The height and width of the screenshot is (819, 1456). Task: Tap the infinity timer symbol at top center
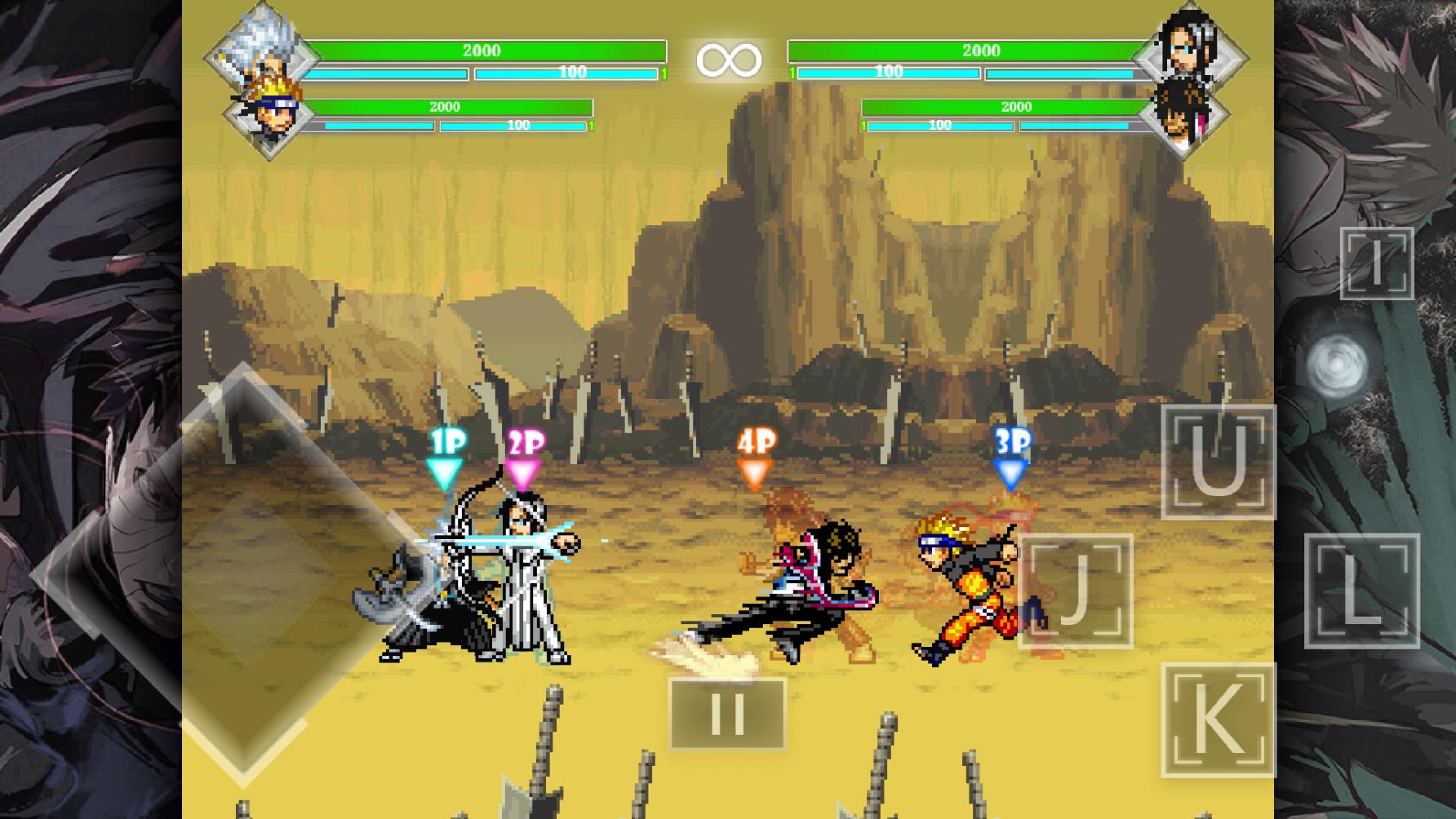click(x=729, y=60)
